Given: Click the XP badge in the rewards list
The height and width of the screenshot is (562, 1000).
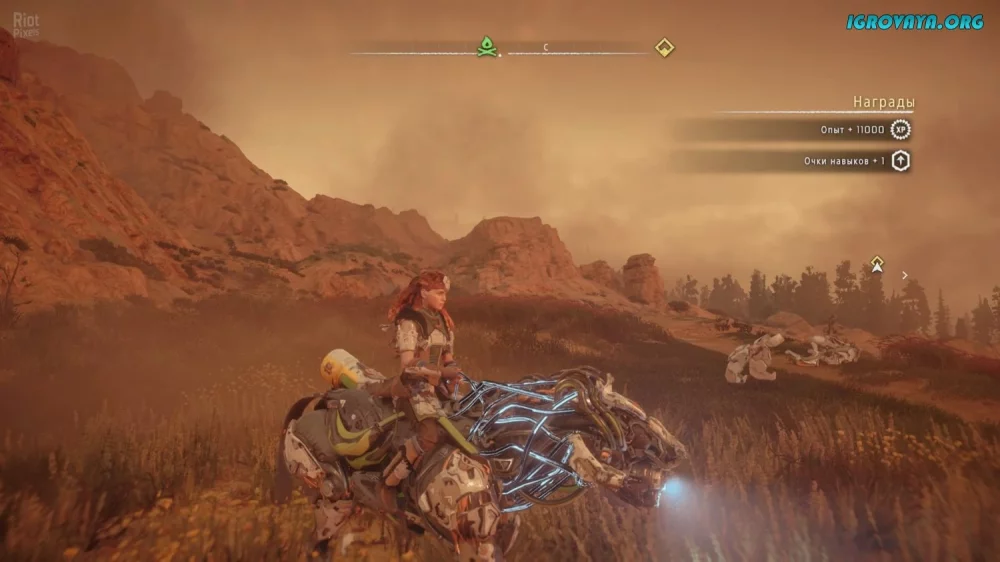Looking at the screenshot, I should [x=900, y=130].
